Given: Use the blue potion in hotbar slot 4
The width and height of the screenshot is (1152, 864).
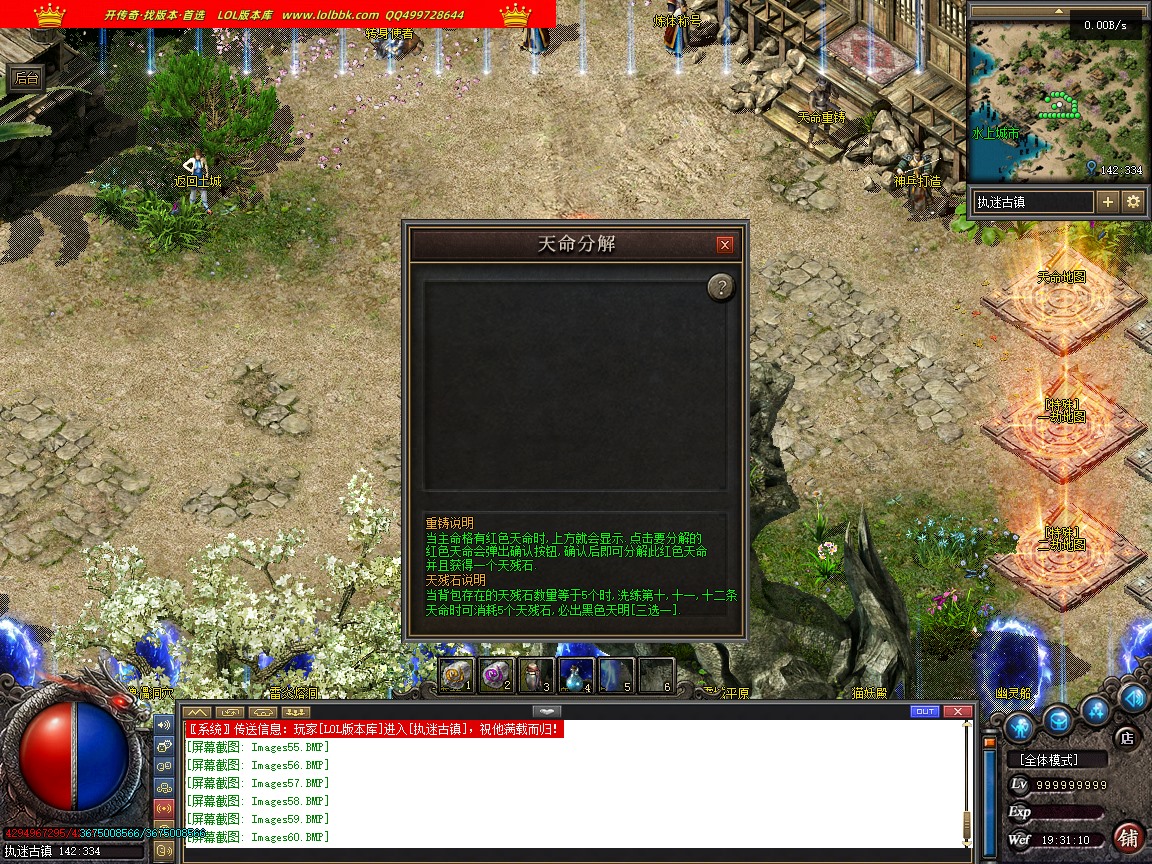Looking at the screenshot, I should tap(576, 676).
